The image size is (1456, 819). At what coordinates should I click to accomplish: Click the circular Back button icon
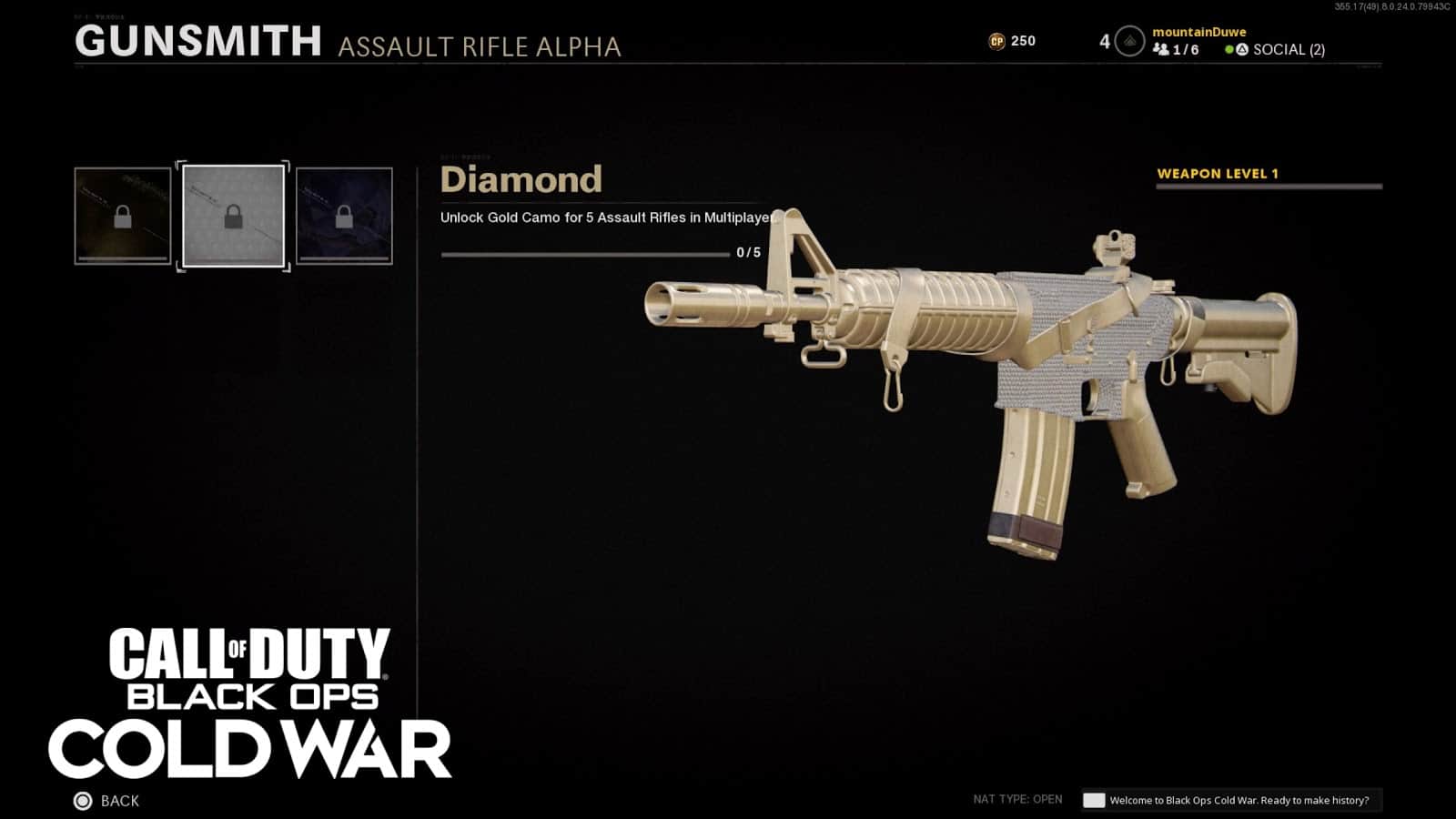tap(81, 801)
